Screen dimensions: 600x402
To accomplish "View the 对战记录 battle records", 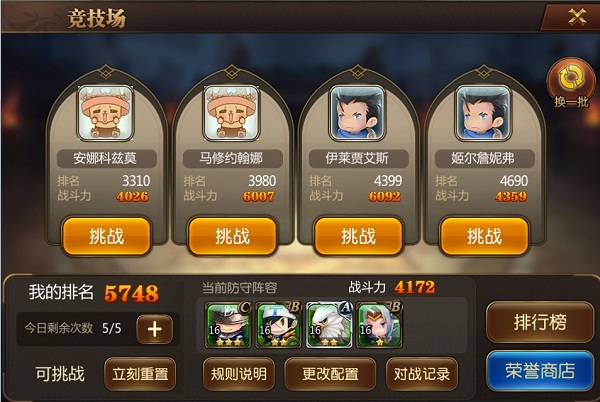I will tap(421, 374).
